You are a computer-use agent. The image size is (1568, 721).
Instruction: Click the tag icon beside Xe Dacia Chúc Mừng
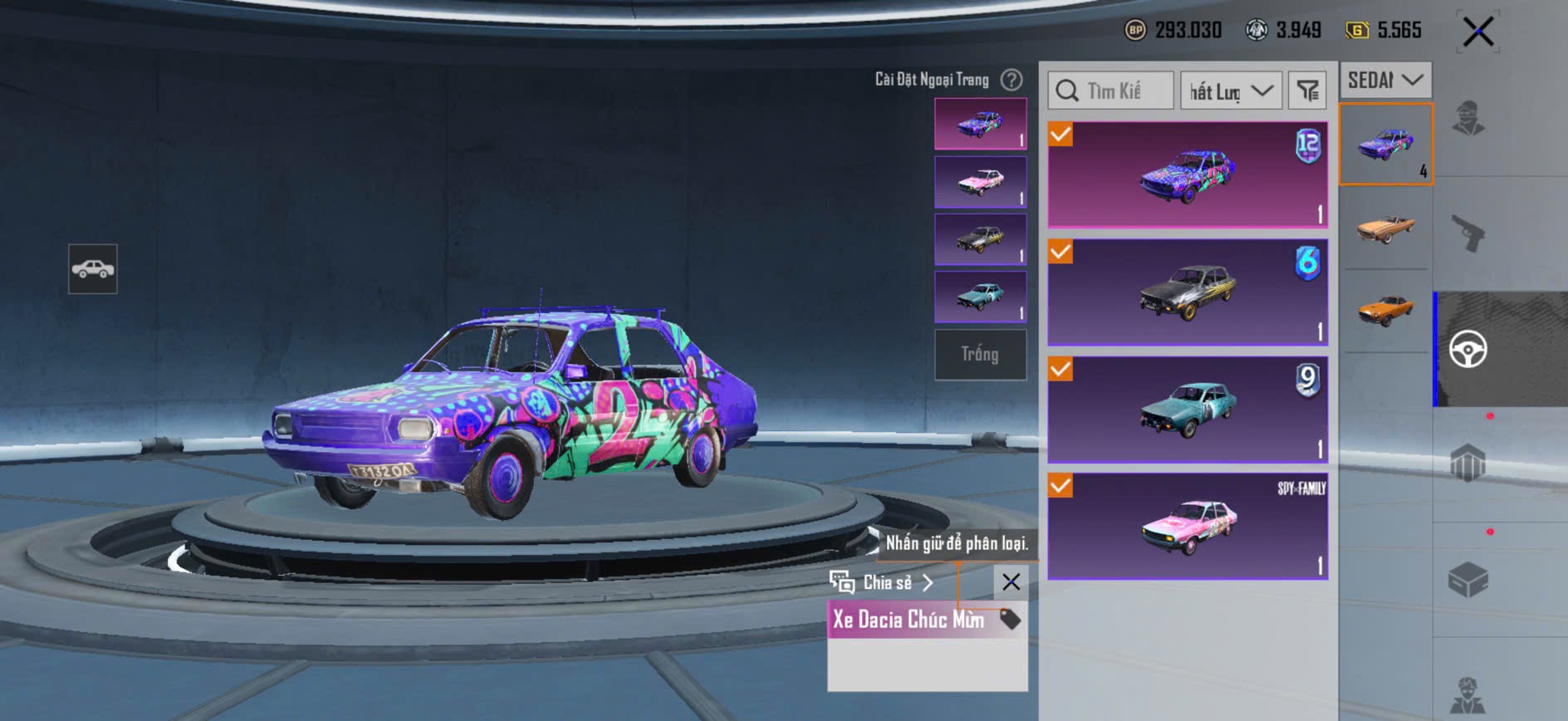point(1010,619)
